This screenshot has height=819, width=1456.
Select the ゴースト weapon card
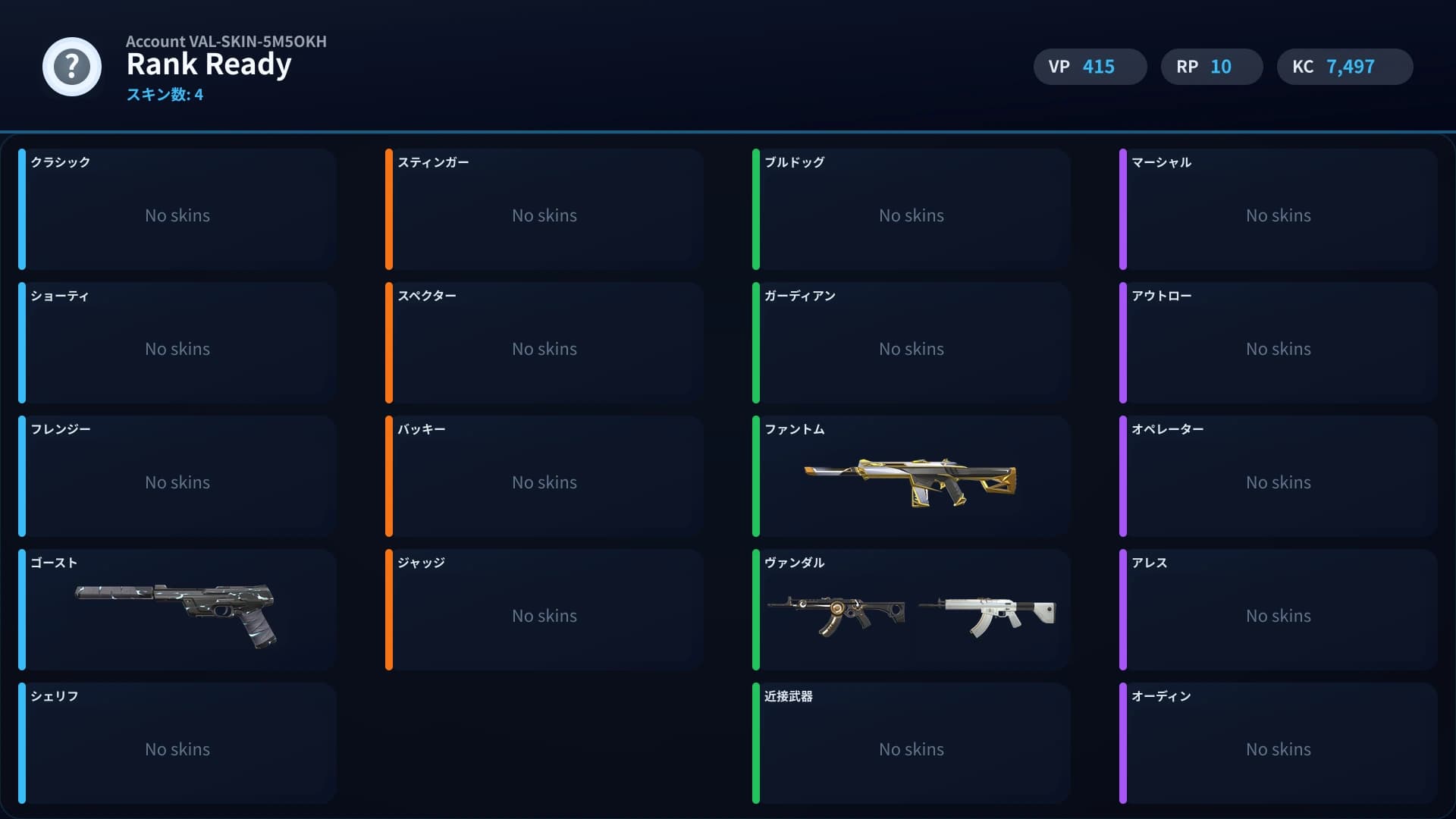[177, 610]
